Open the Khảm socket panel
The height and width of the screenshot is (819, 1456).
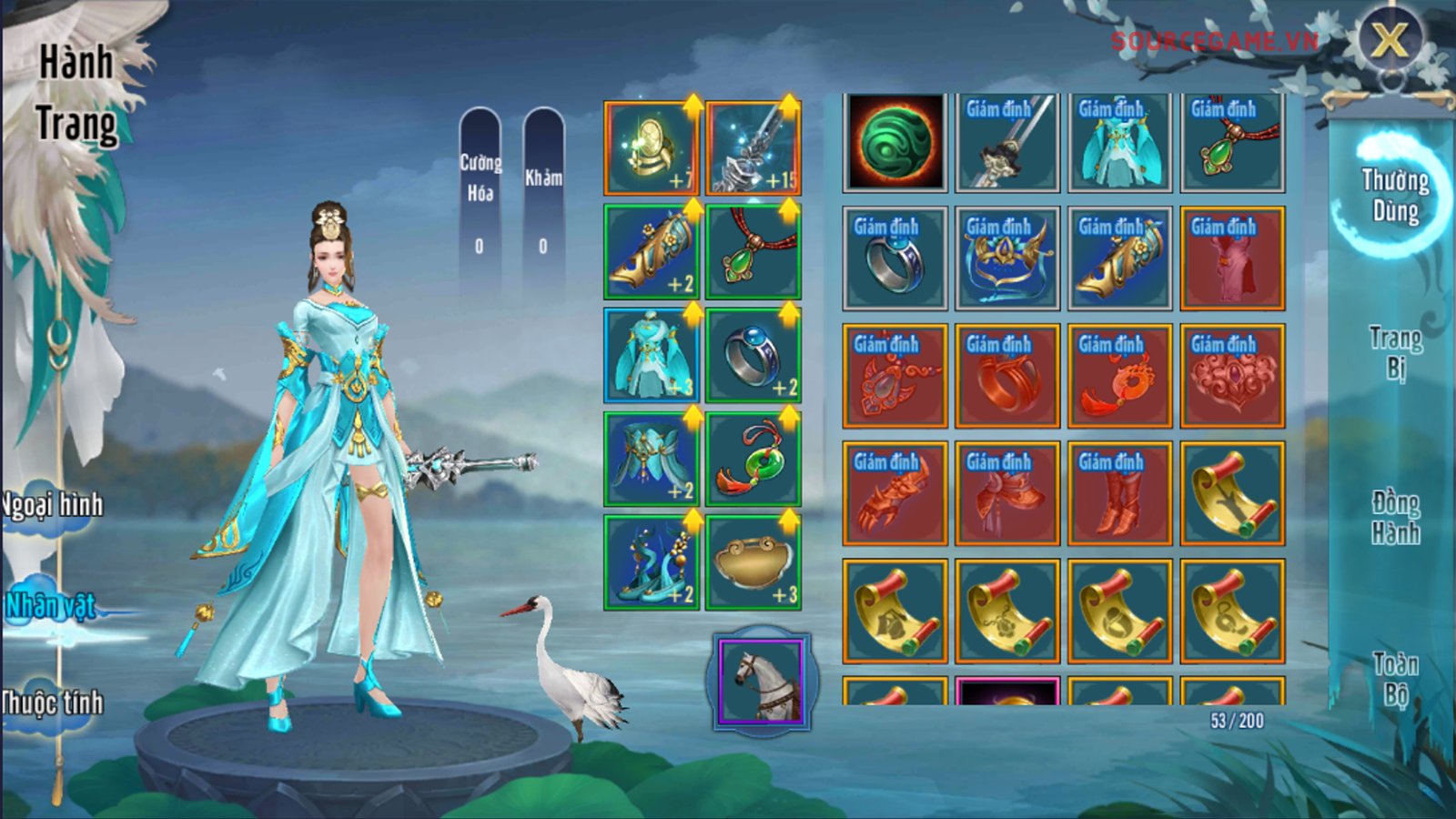(543, 202)
